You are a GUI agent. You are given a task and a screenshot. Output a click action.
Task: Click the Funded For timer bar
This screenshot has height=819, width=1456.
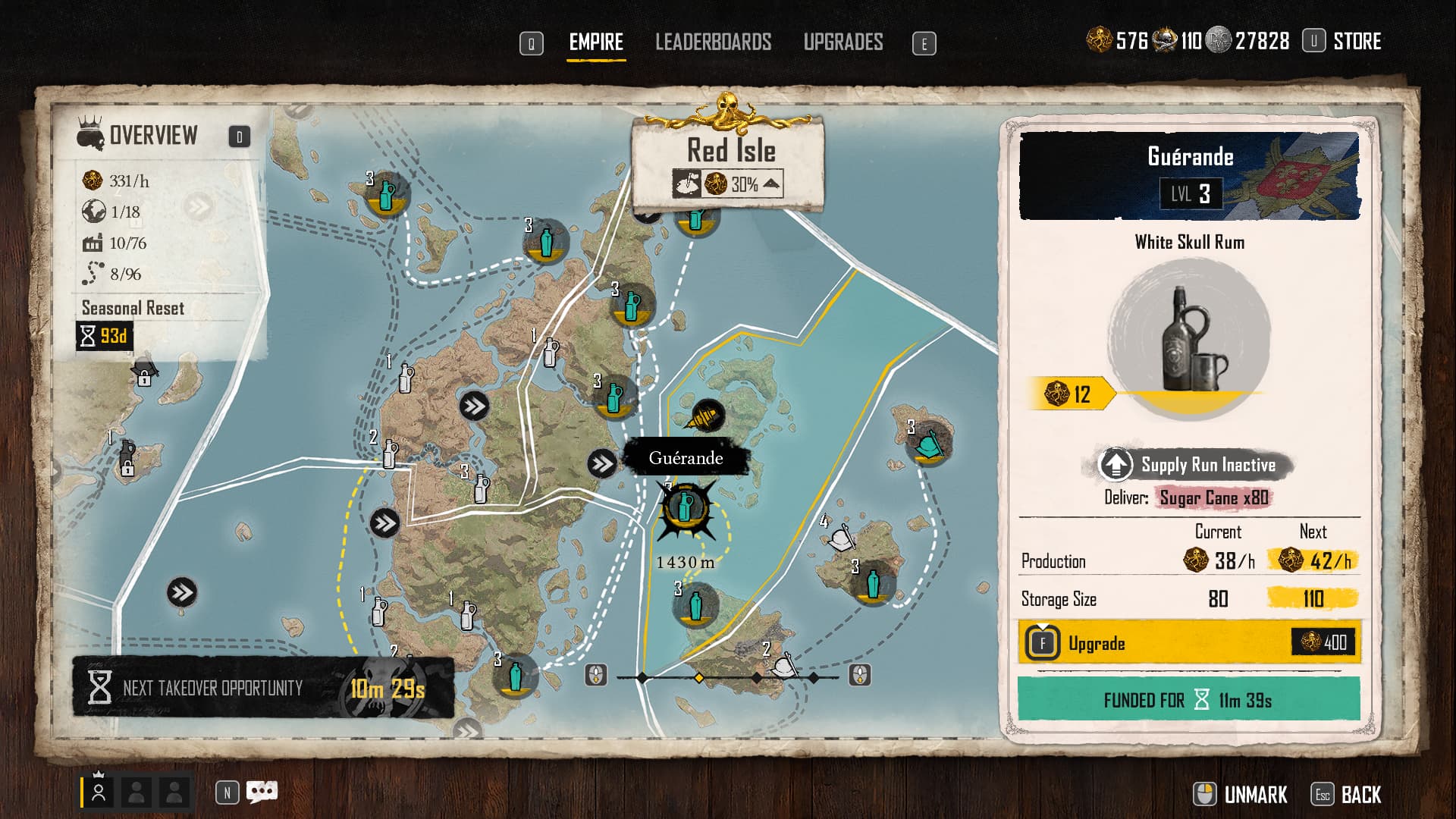(x=1188, y=699)
